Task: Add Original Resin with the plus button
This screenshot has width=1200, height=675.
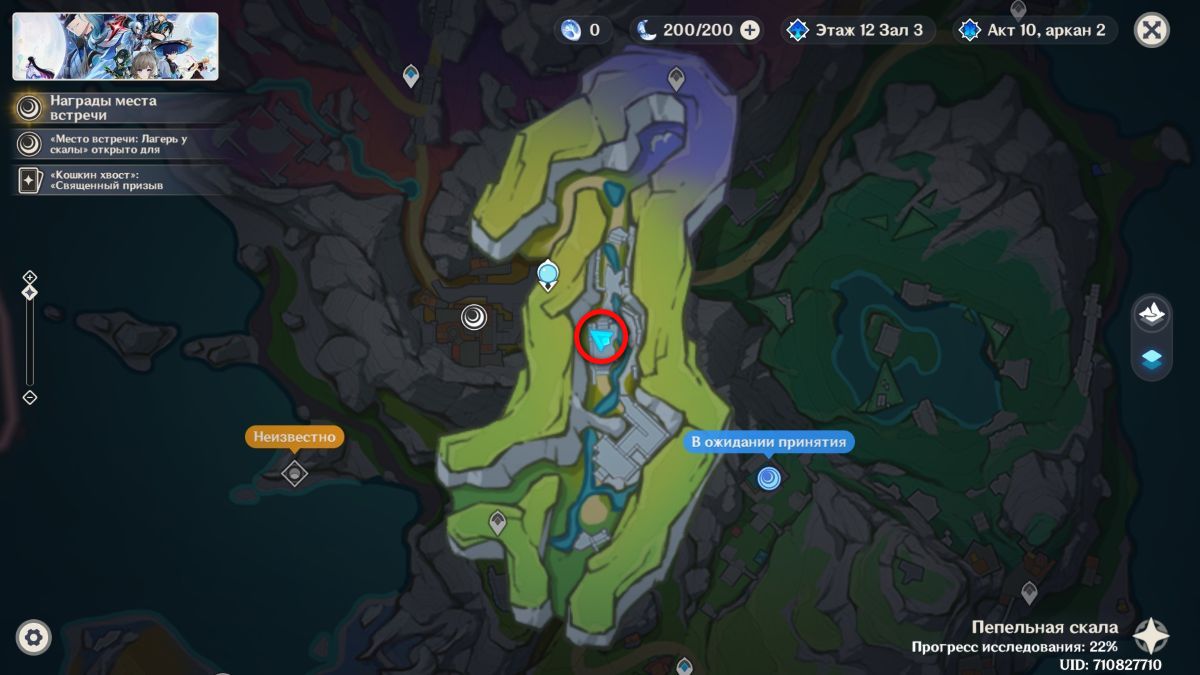Action: tap(750, 30)
